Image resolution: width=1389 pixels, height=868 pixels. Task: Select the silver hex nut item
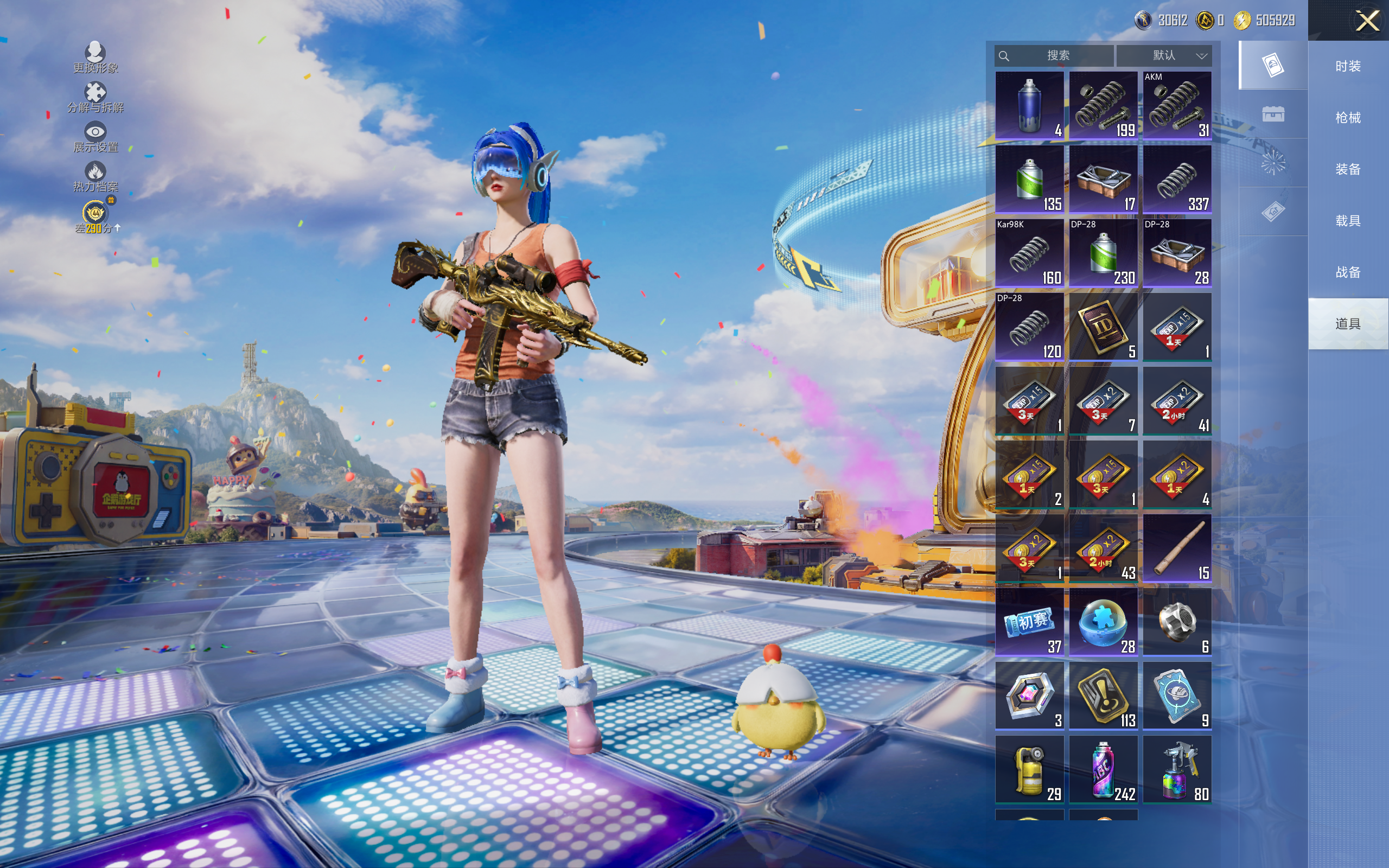click(1177, 622)
